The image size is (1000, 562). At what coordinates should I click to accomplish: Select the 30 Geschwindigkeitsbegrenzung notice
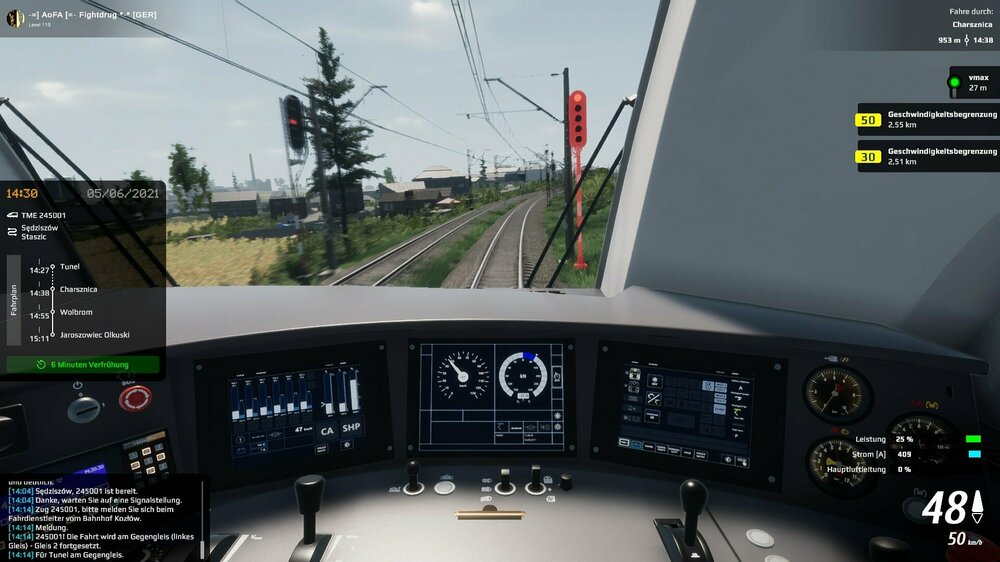coord(926,155)
